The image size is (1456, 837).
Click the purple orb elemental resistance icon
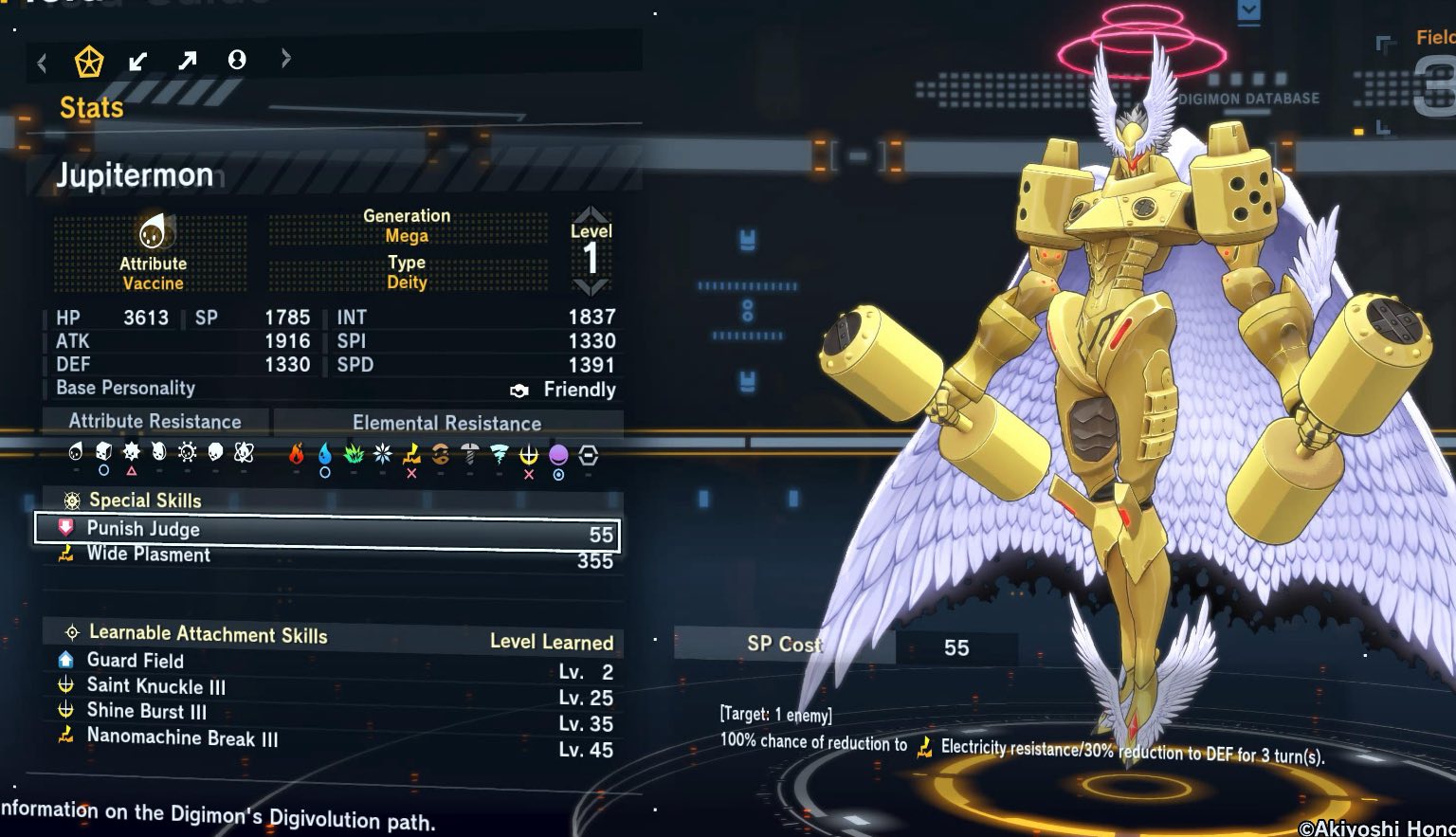pyautogui.click(x=558, y=456)
